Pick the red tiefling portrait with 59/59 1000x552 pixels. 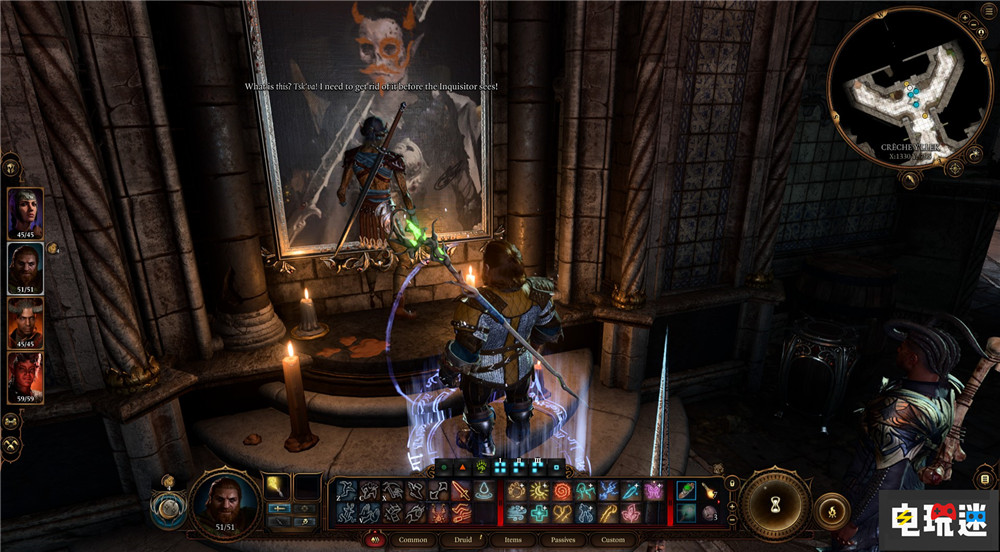pyautogui.click(x=25, y=377)
